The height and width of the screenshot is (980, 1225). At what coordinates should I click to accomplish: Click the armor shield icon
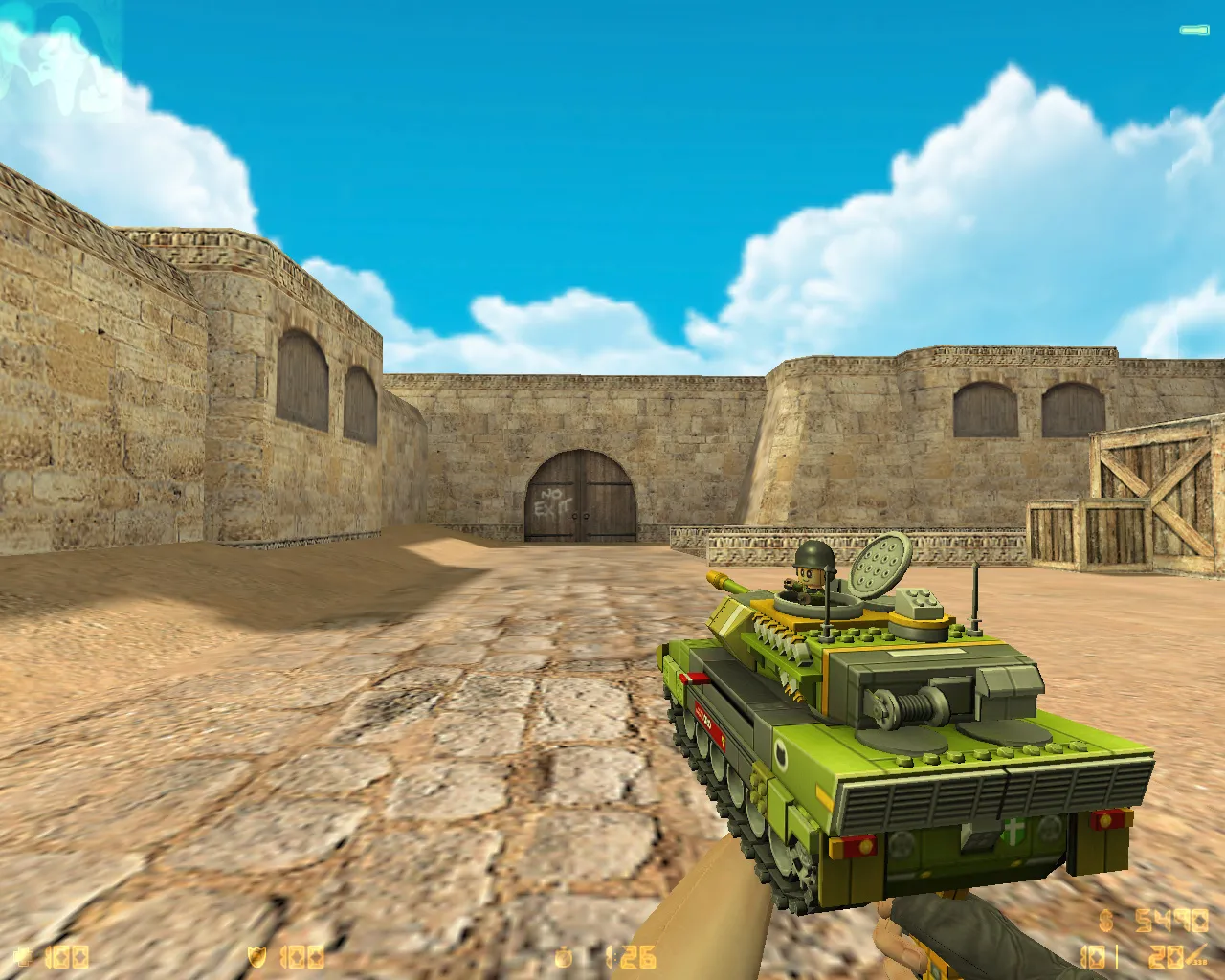pyautogui.click(x=255, y=956)
